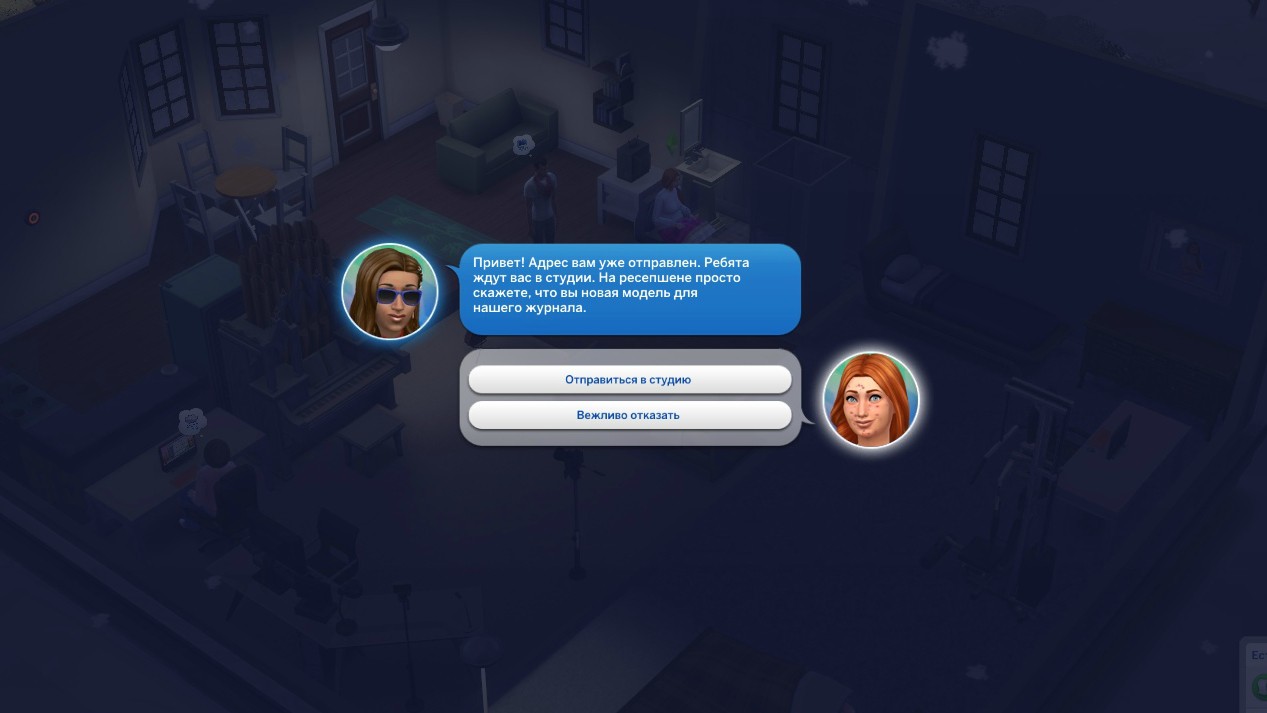The image size is (1267, 713).
Task: Select "Вежливо отказать" option
Action: (x=629, y=415)
